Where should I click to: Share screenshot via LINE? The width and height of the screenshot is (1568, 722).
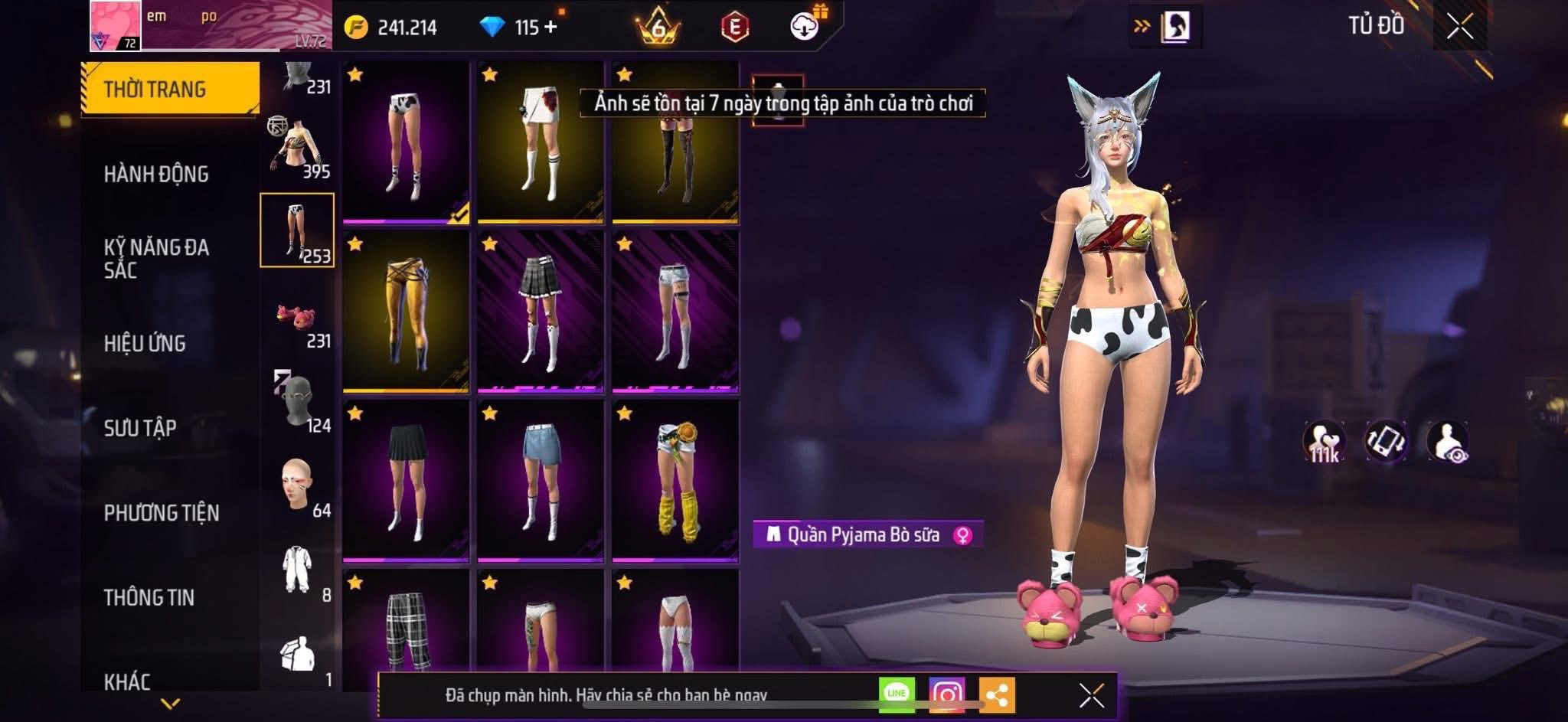point(897,694)
